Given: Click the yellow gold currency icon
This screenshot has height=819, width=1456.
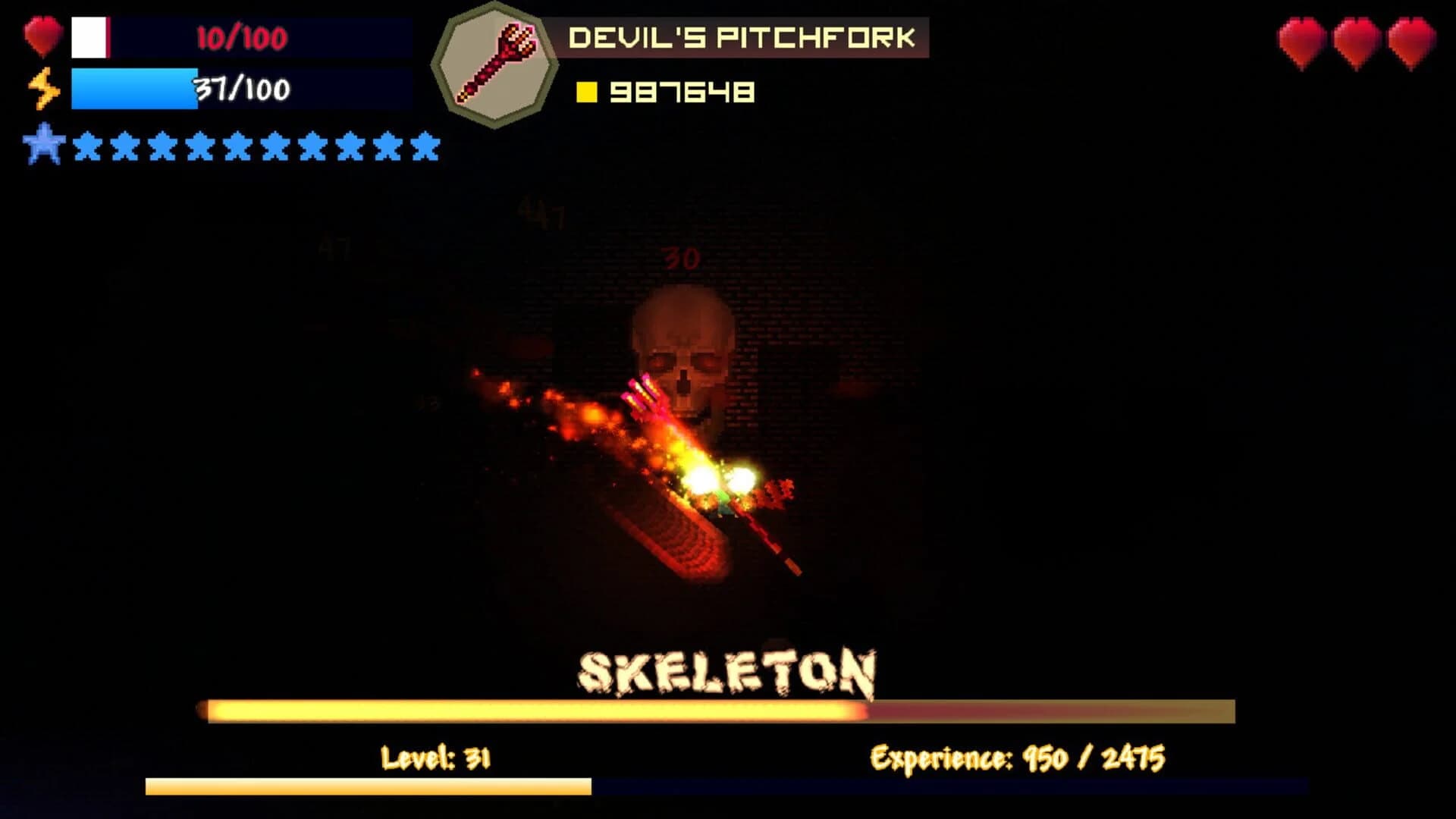Looking at the screenshot, I should point(588,93).
